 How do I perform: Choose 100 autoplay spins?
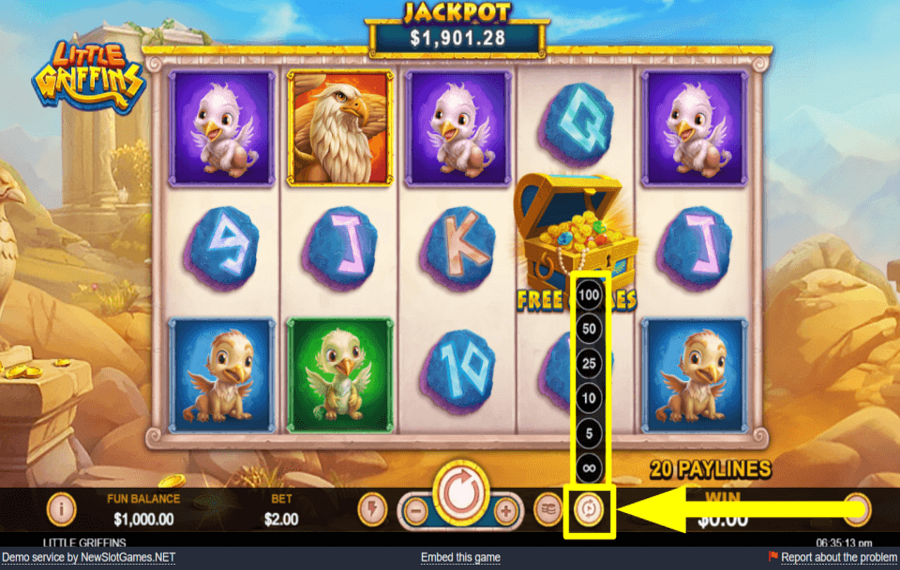coord(589,296)
